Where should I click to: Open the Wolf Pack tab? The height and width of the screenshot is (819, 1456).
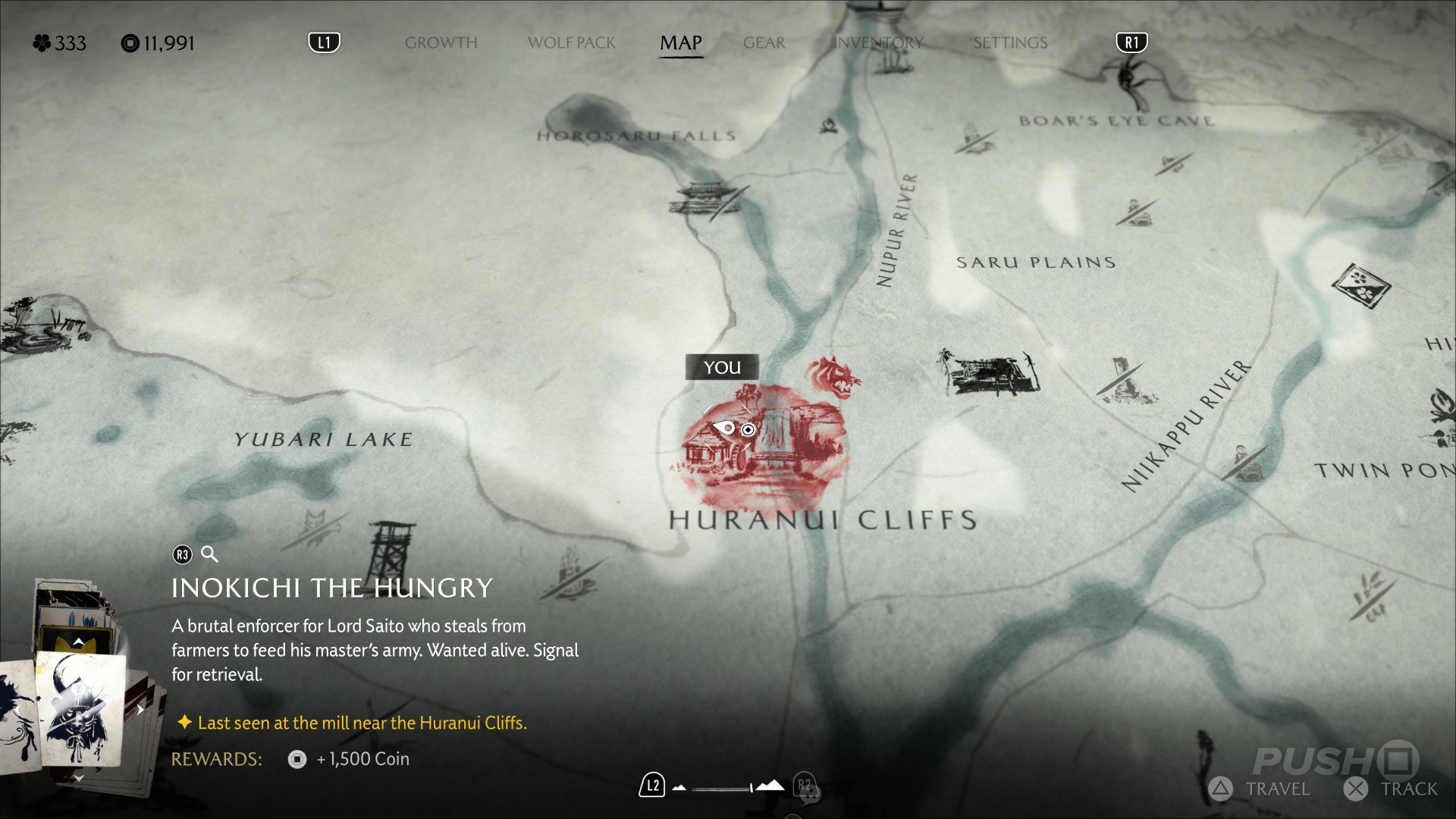point(571,42)
